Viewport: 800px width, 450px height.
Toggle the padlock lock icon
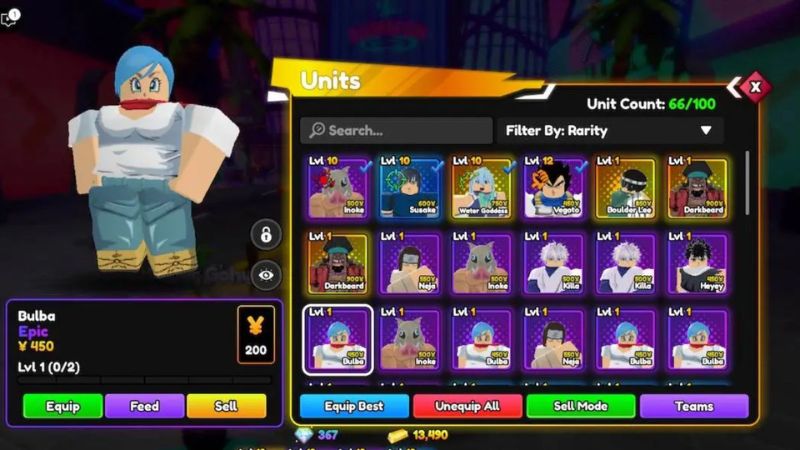coord(266,235)
